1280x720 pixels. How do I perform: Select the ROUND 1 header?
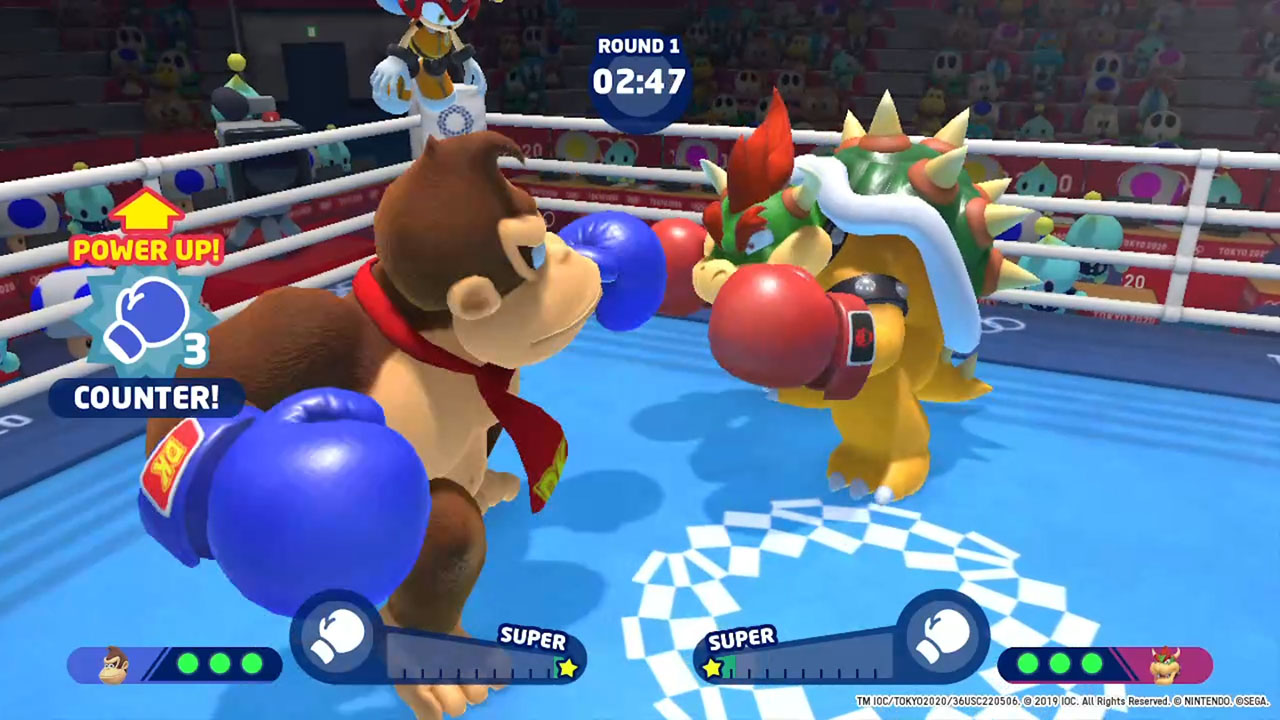tap(638, 45)
